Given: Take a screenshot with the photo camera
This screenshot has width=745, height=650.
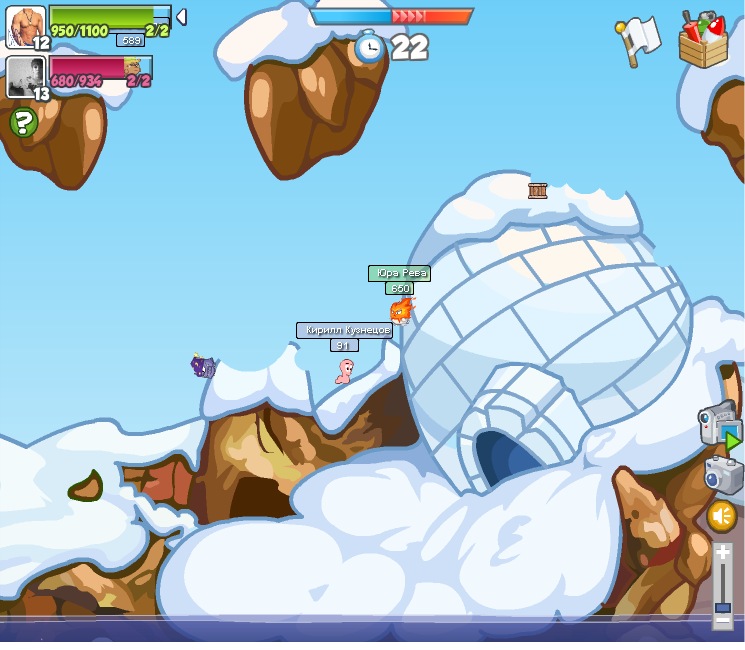Looking at the screenshot, I should tap(722, 473).
